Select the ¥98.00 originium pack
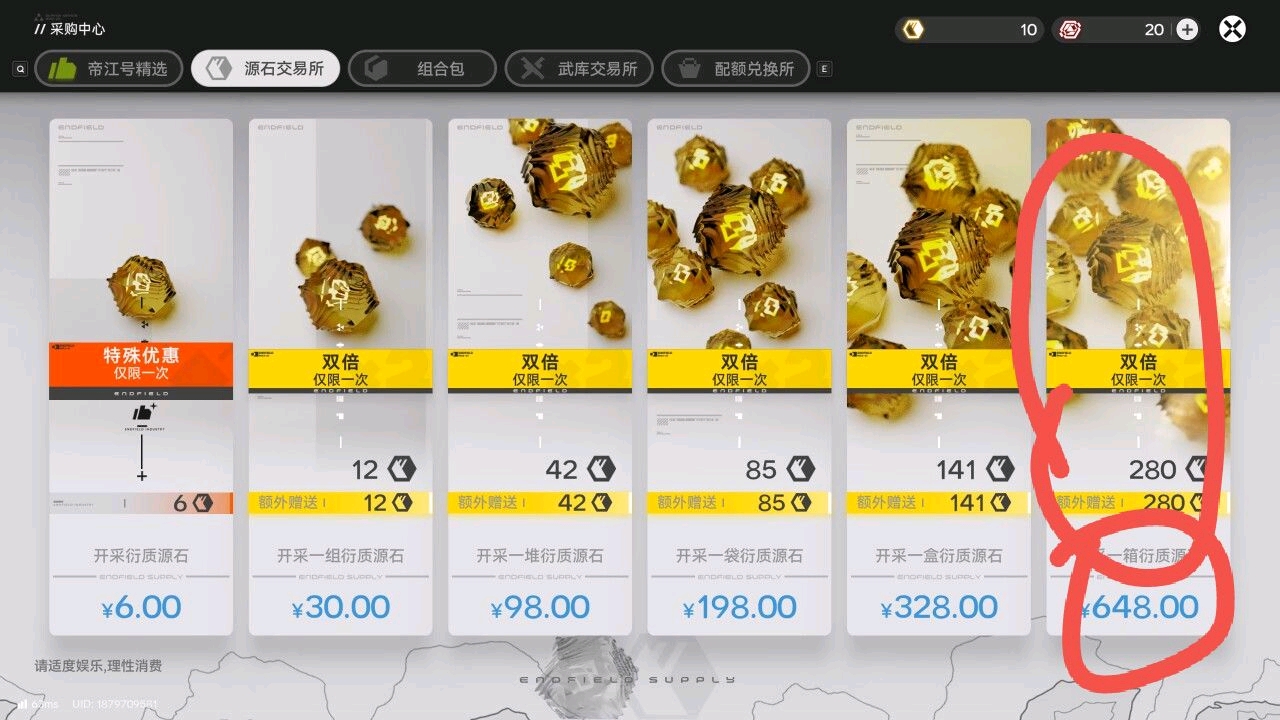 pos(540,377)
